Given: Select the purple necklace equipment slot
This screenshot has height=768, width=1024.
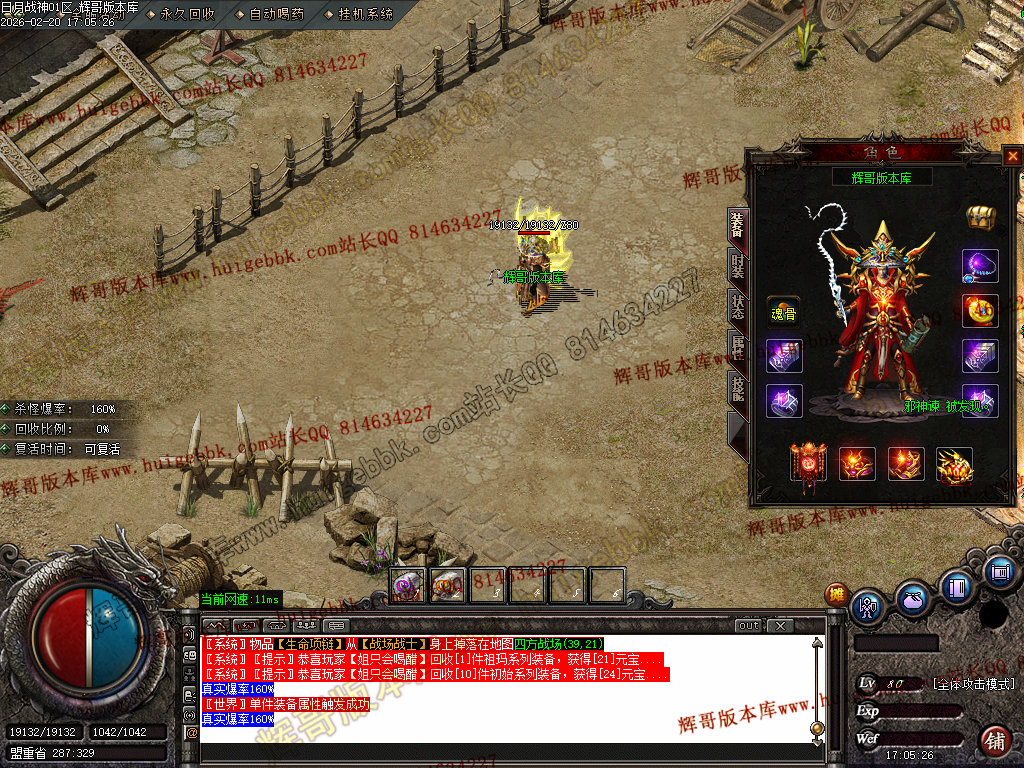Looking at the screenshot, I should tap(980, 266).
